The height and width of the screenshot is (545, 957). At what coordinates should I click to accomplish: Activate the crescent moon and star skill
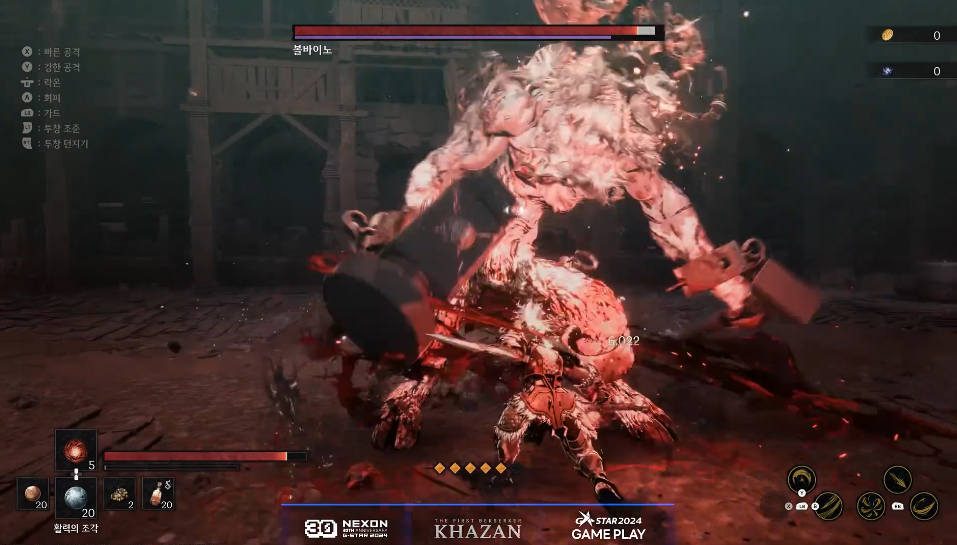point(800,479)
